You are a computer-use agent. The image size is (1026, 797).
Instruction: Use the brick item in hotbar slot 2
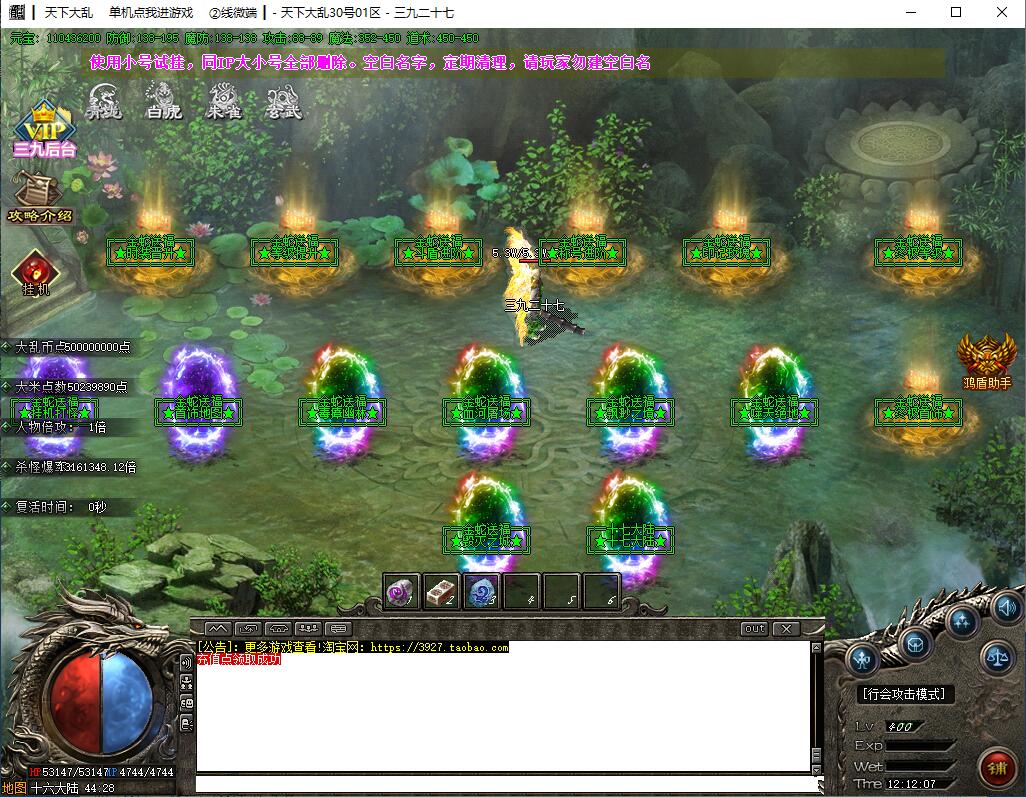[442, 591]
